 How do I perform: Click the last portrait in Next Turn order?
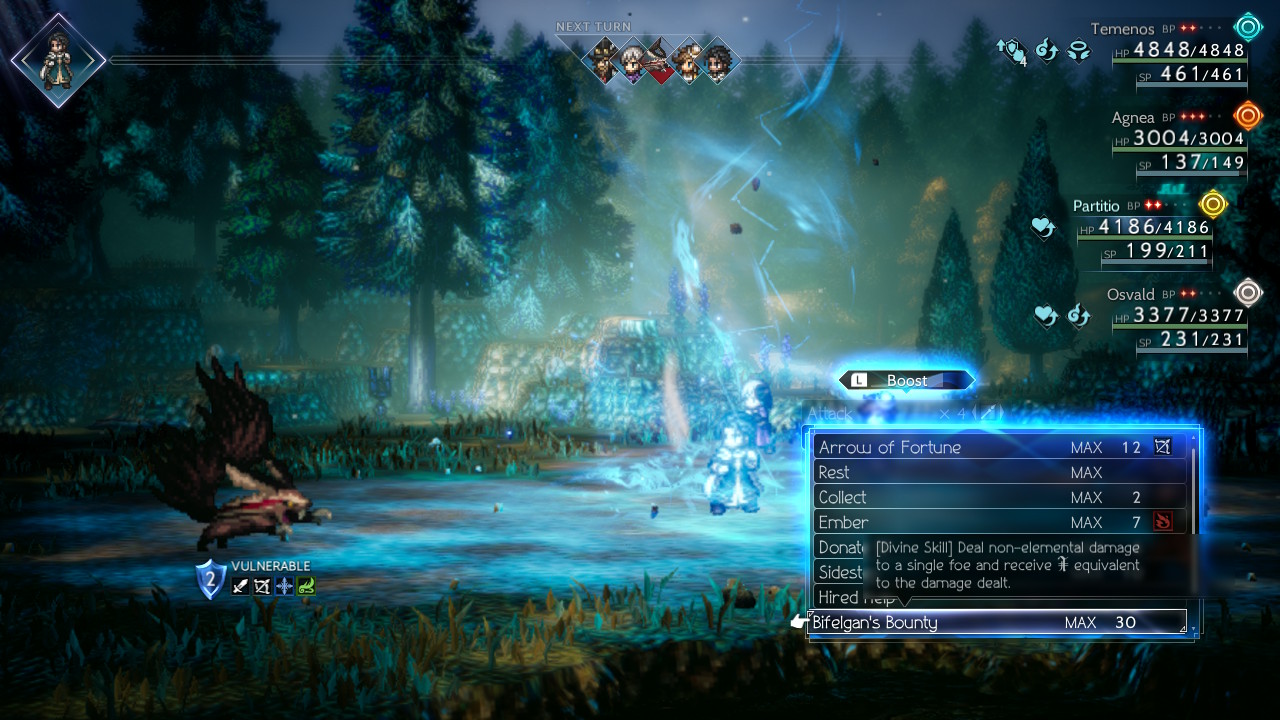point(718,61)
